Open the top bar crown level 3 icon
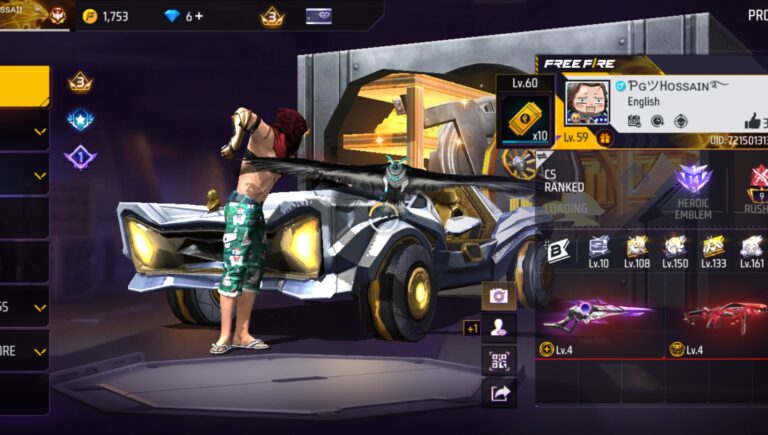Viewport: 768px width, 435px height. (x=271, y=16)
